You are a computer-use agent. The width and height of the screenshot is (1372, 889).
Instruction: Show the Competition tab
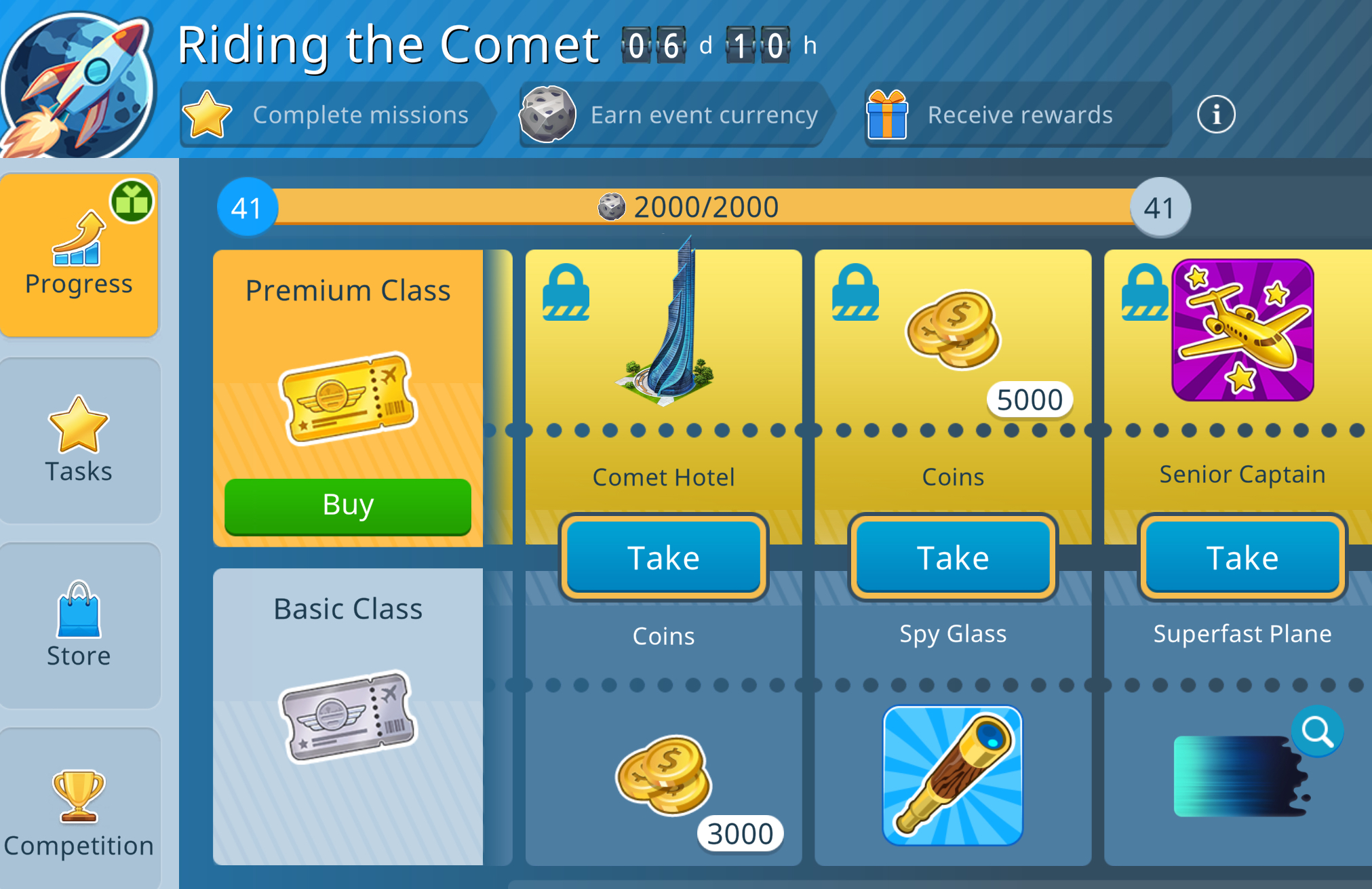tap(79, 810)
